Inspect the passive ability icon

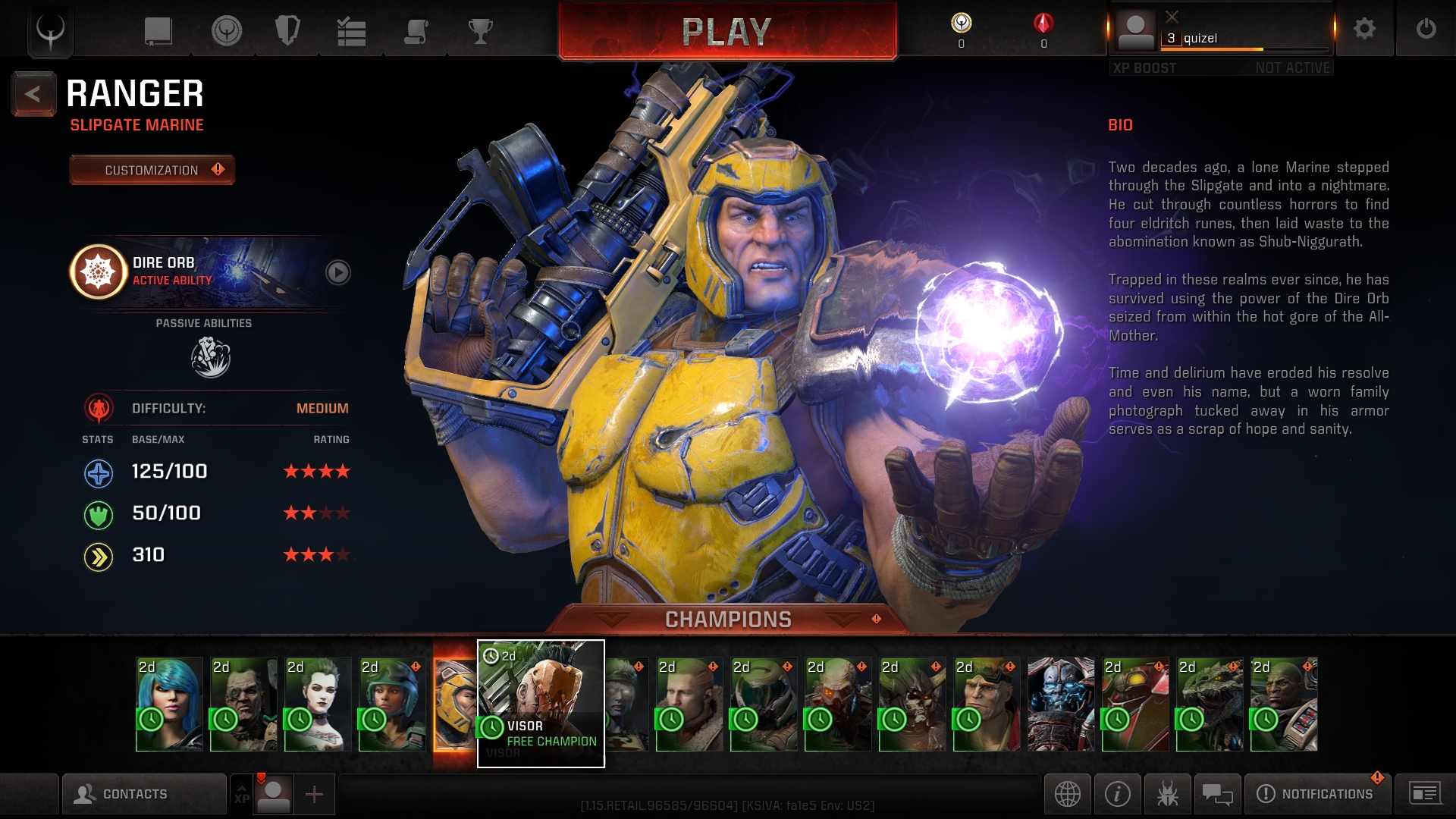click(210, 357)
